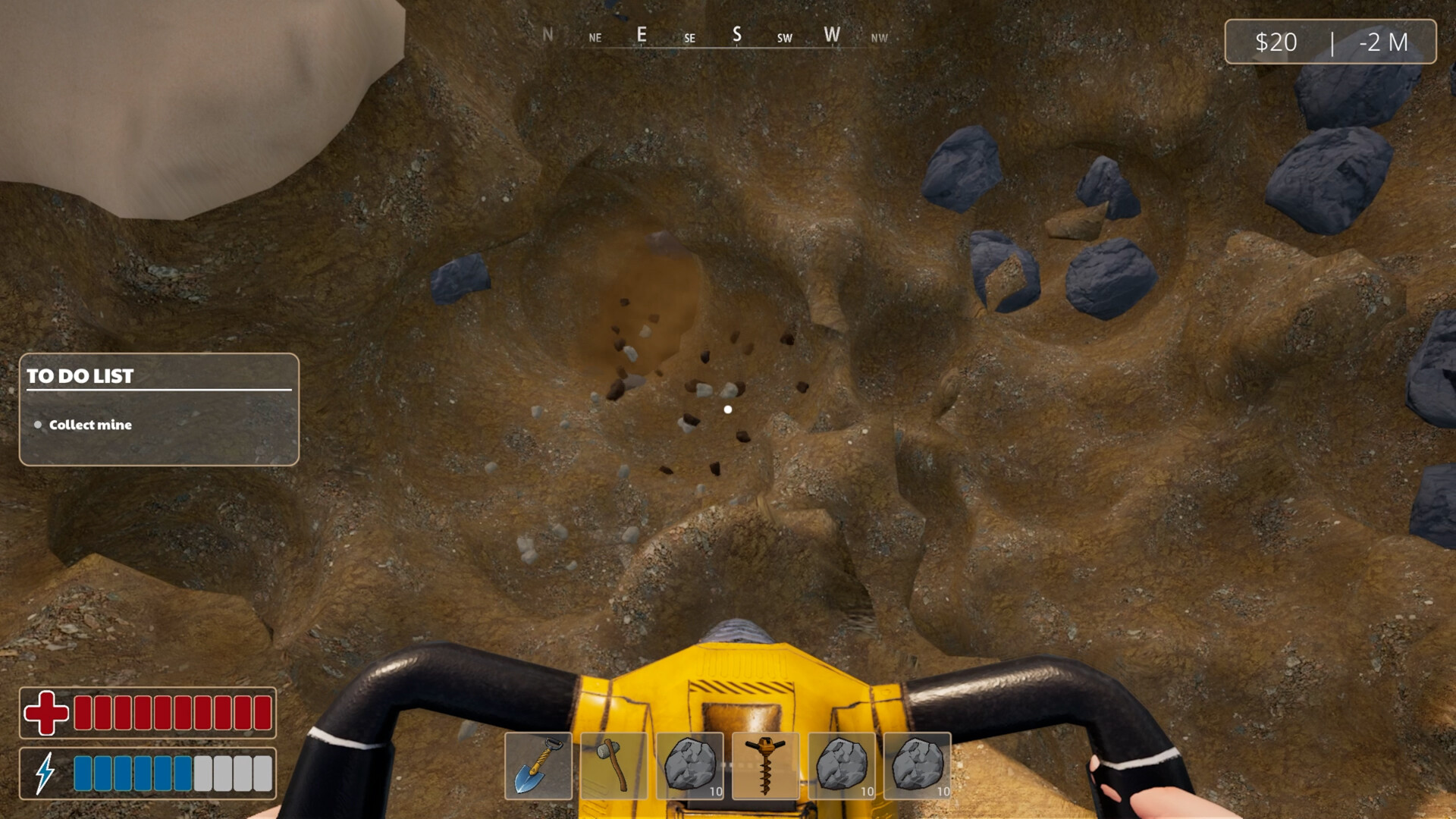Click the N heading on the compass

(x=548, y=34)
